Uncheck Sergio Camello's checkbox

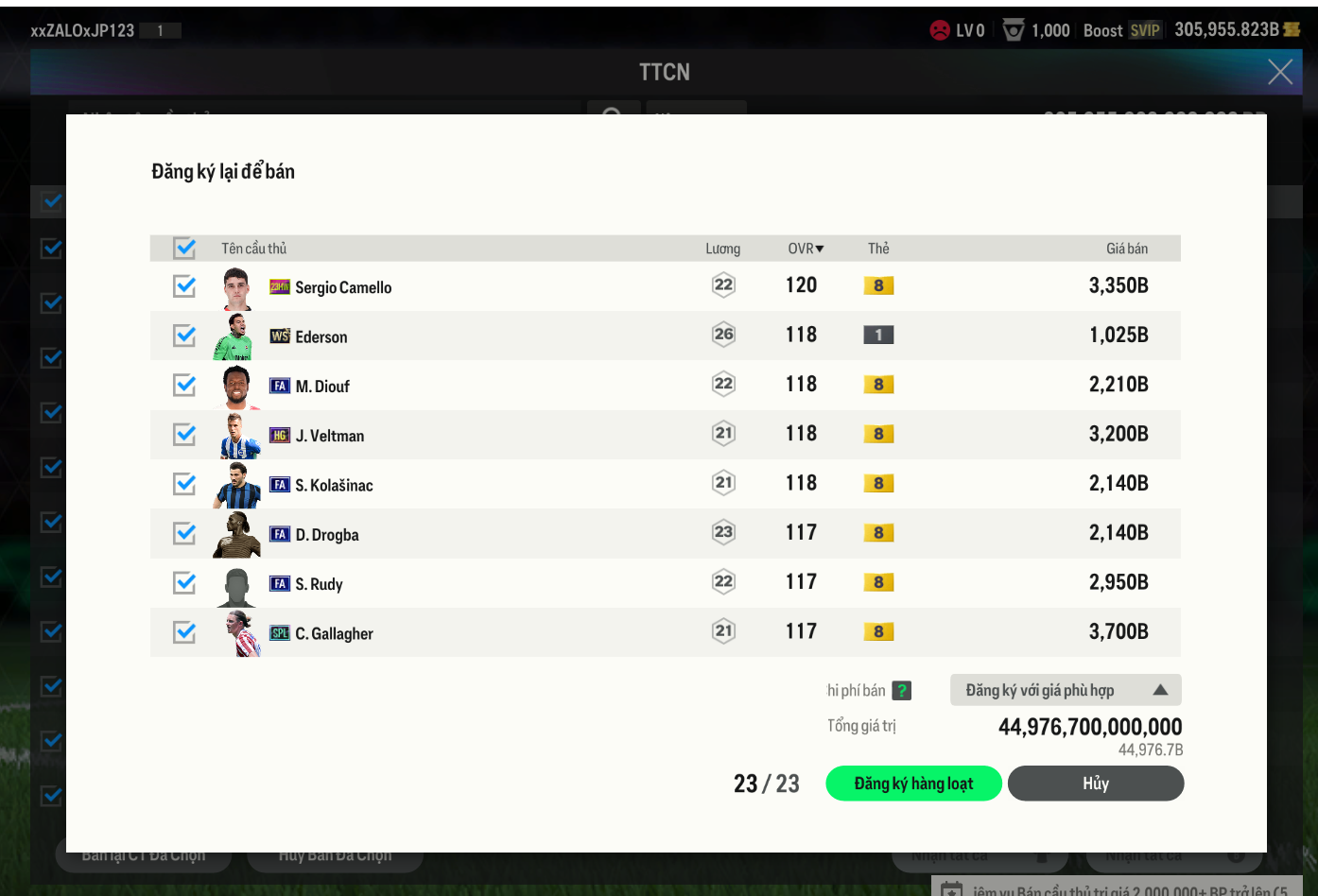[184, 286]
